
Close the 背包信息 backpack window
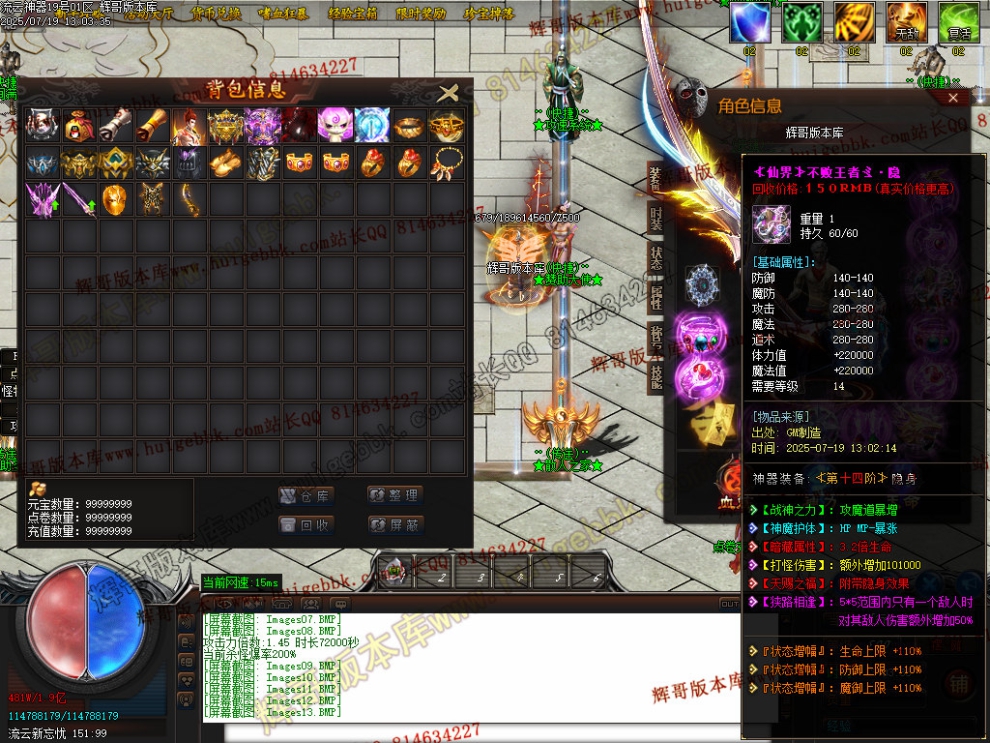point(448,94)
